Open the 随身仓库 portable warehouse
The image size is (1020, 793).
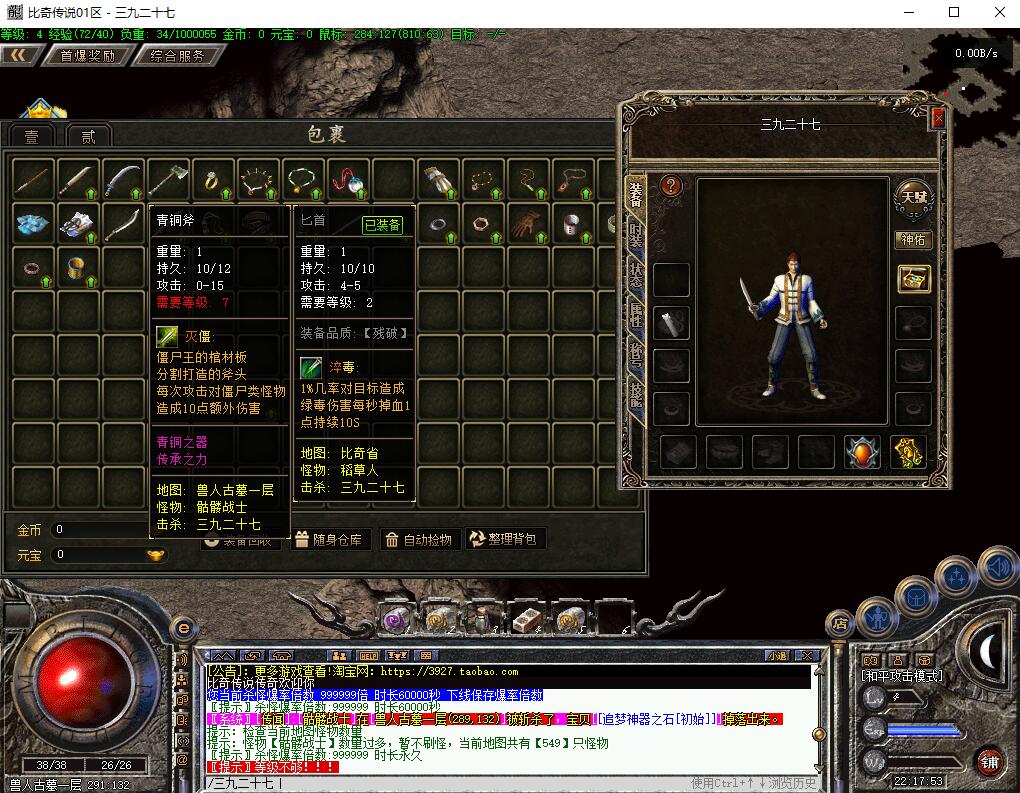tap(332, 539)
